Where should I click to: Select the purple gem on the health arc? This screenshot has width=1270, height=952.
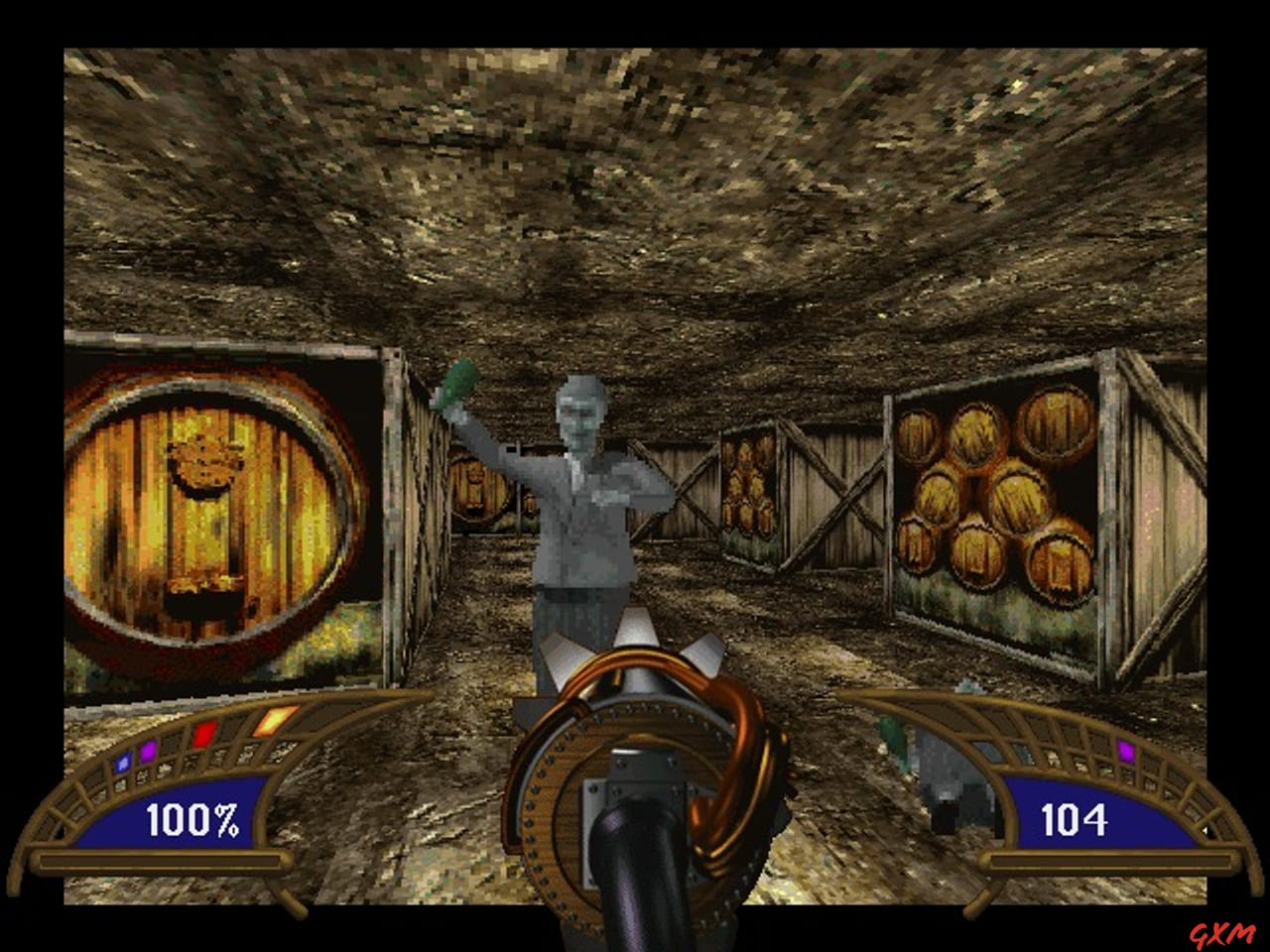[x=147, y=751]
